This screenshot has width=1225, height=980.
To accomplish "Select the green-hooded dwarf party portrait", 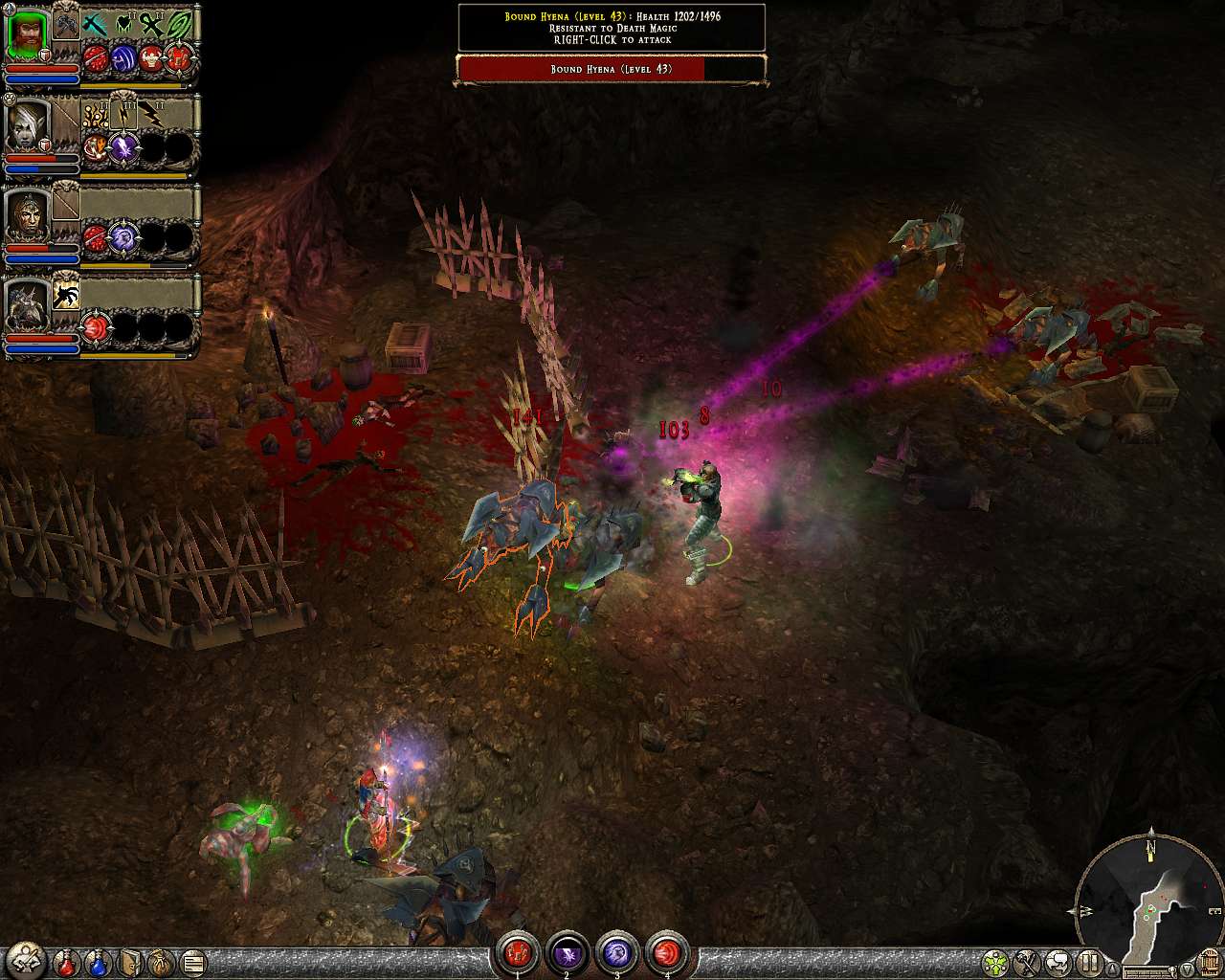I will click(x=28, y=36).
